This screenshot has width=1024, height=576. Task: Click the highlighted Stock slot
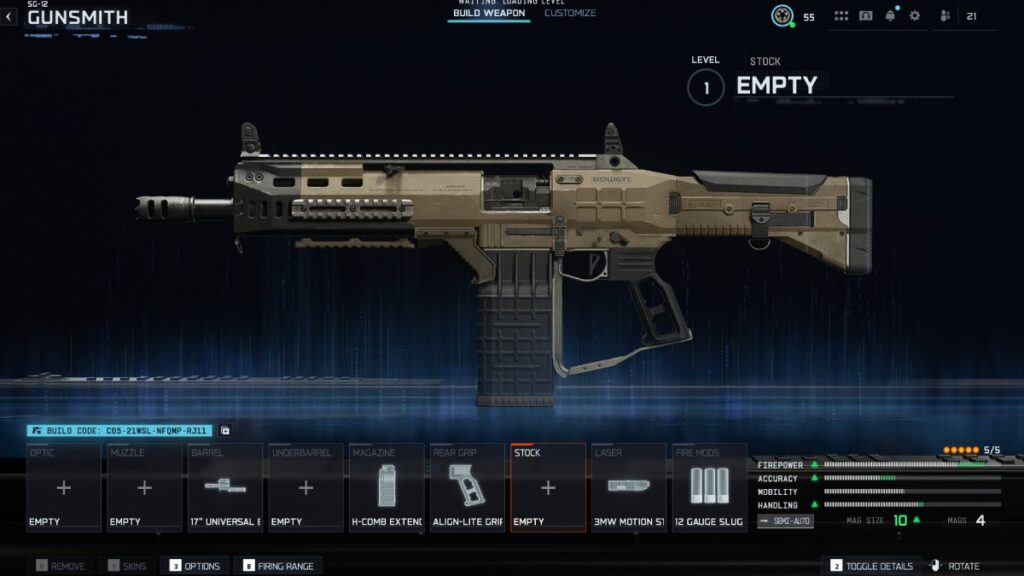click(548, 488)
